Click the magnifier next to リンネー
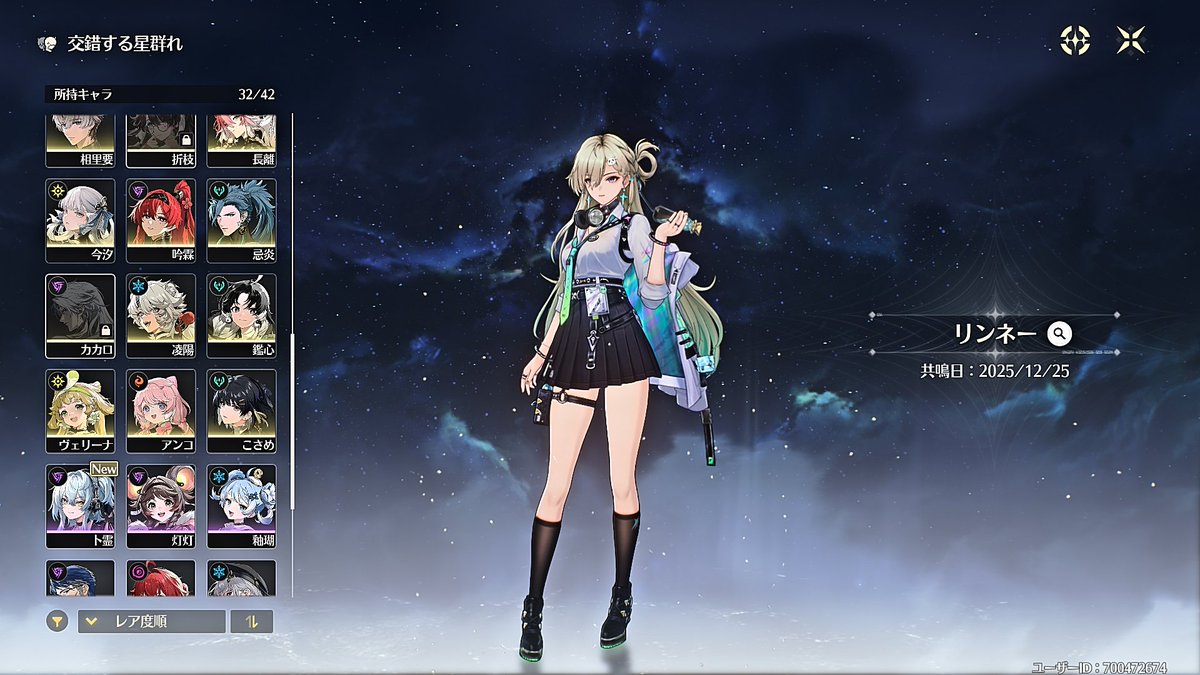1200x675 pixels. [1060, 334]
